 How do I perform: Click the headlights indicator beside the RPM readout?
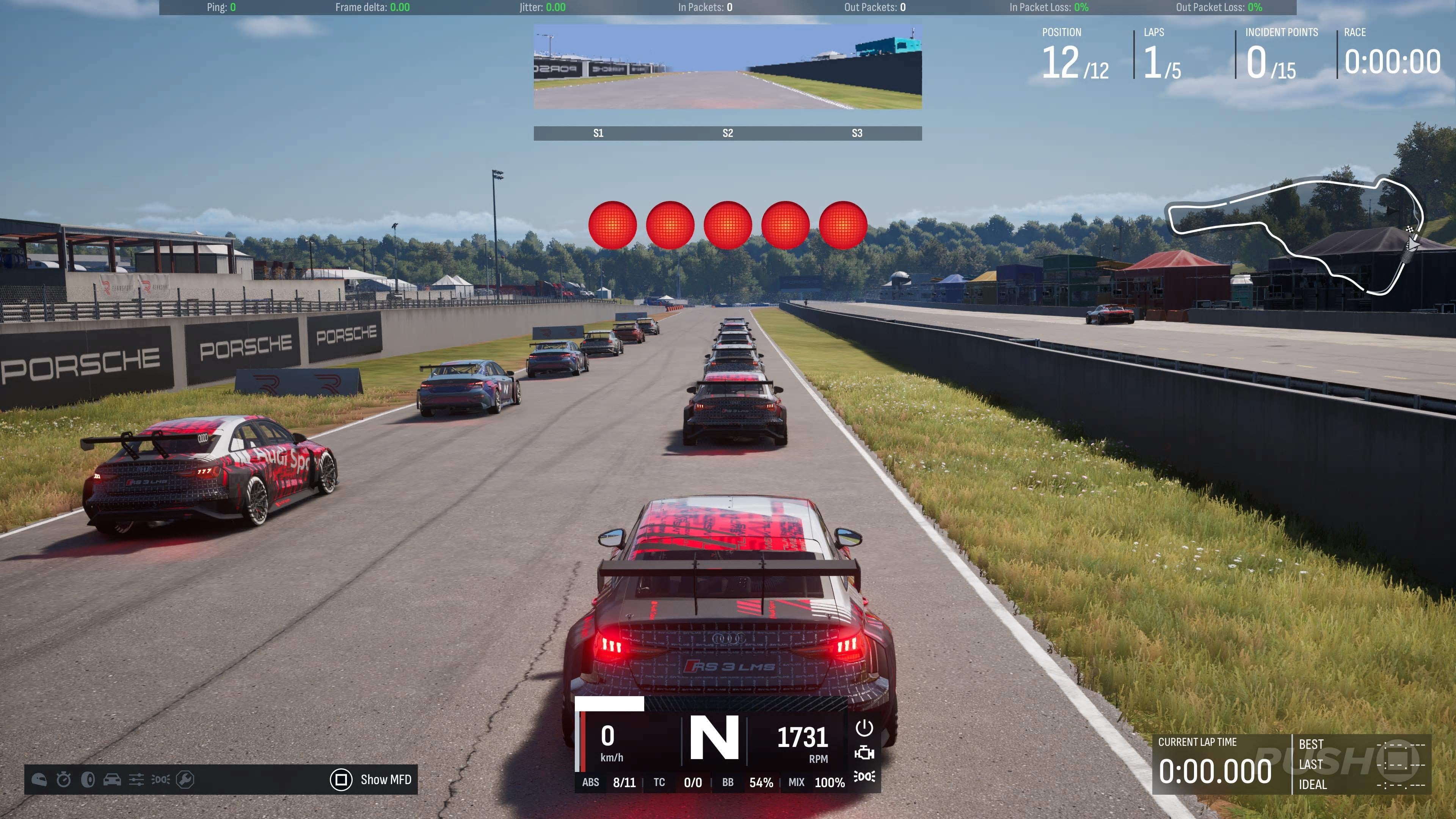[x=864, y=777]
